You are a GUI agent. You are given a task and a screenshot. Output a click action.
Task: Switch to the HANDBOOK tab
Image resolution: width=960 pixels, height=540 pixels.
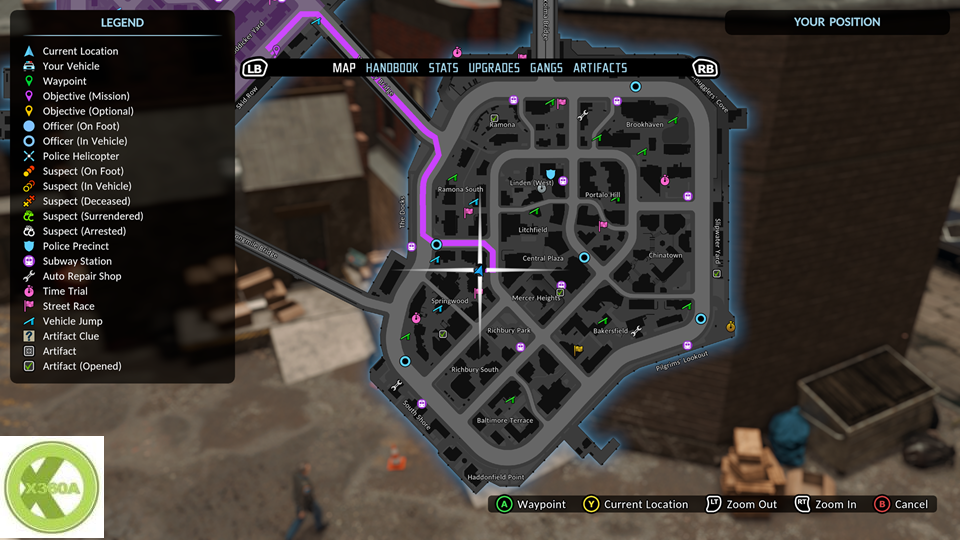click(392, 68)
